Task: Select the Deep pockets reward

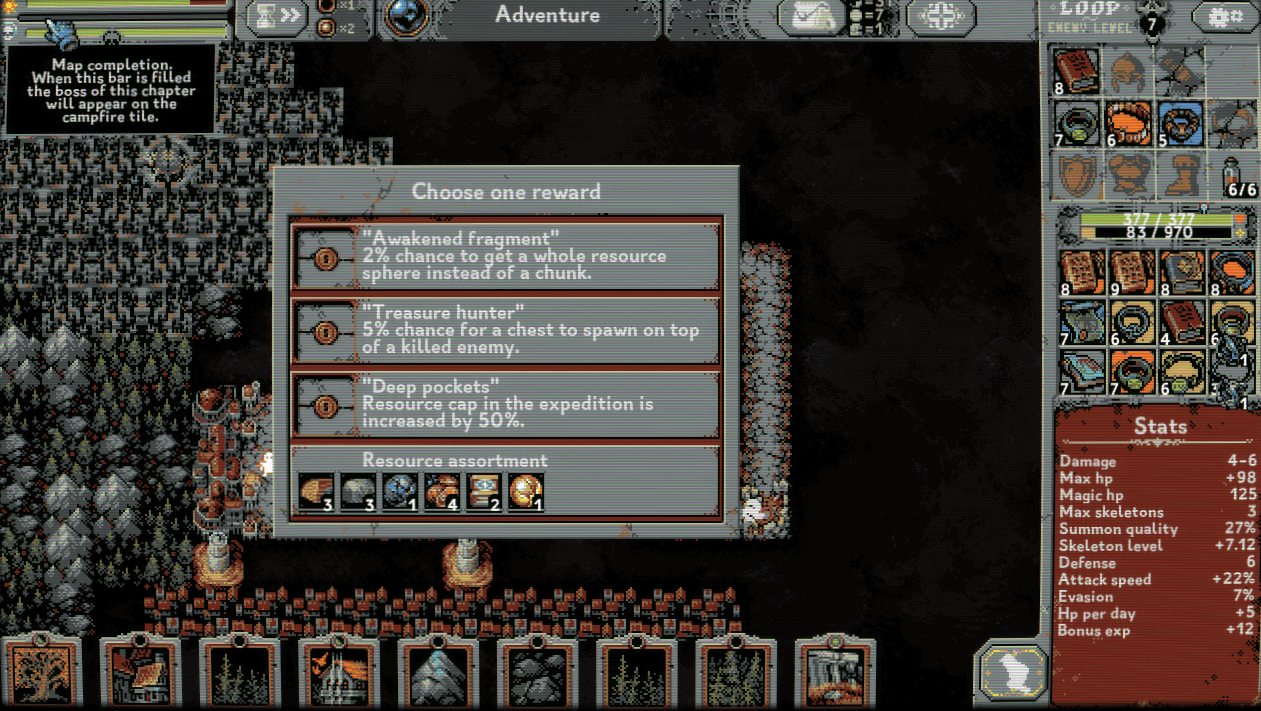Action: [x=505, y=403]
